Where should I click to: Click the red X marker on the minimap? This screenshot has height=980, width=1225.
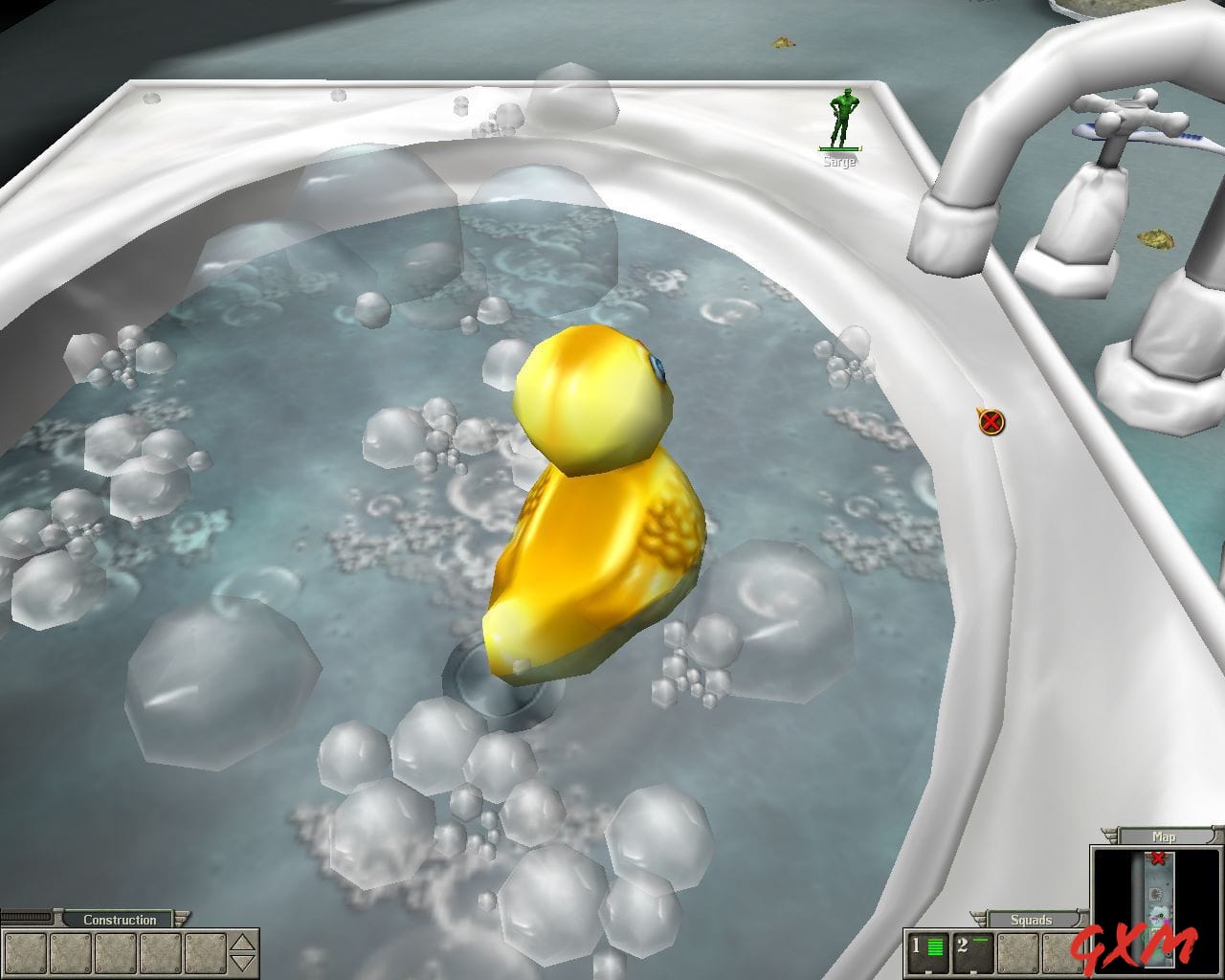coord(1158,858)
